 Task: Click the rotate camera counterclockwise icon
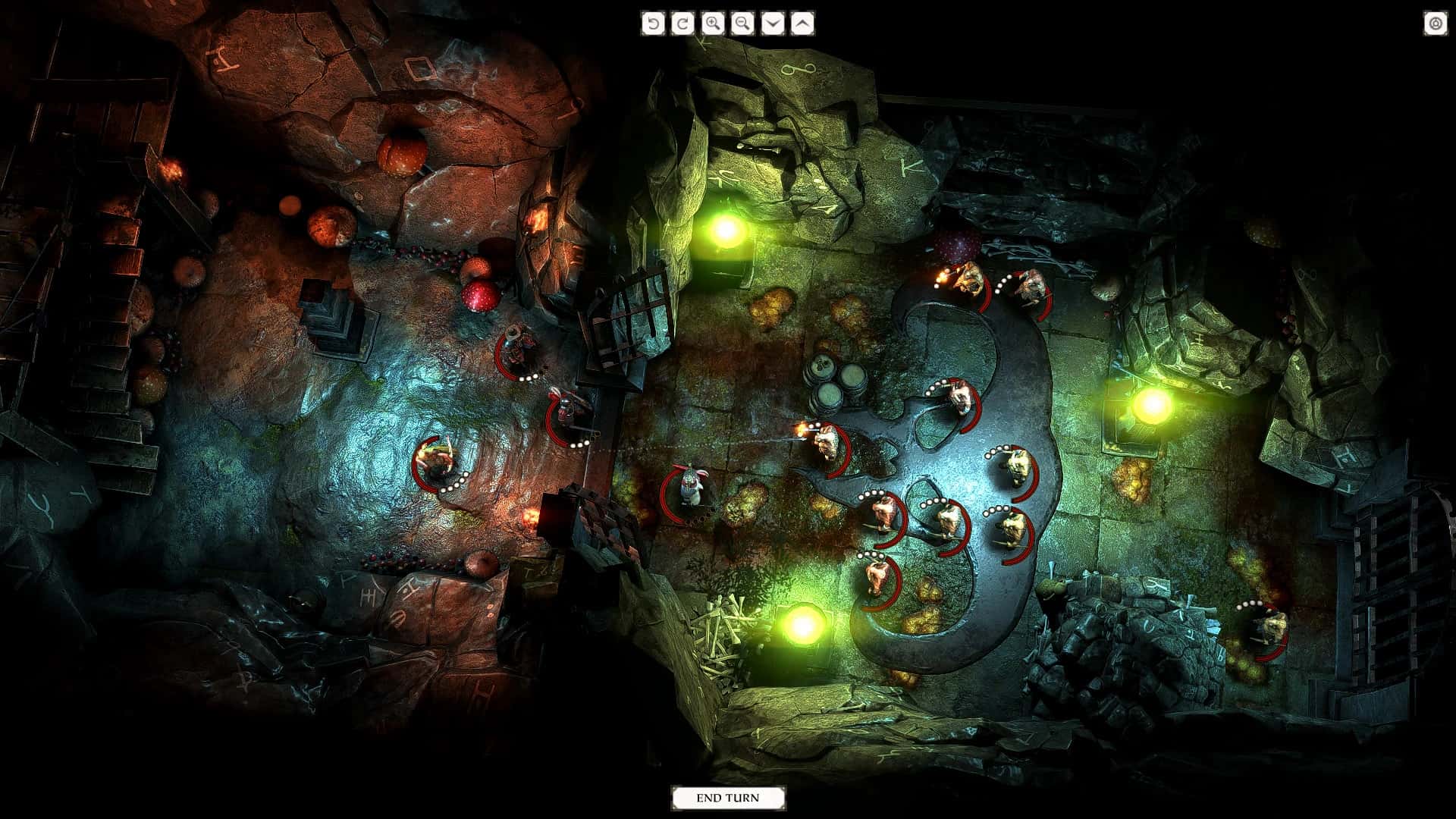pyautogui.click(x=653, y=24)
